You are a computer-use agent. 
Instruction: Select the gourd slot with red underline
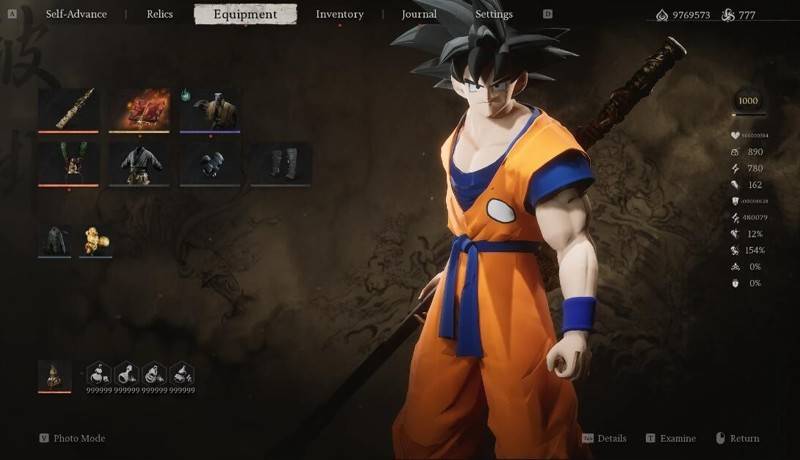[55, 376]
